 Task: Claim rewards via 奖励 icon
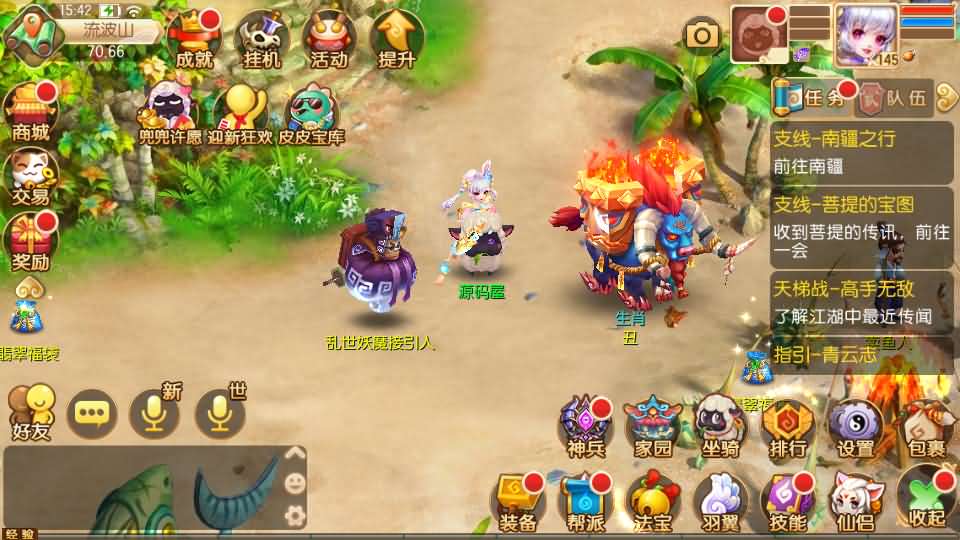(x=30, y=243)
